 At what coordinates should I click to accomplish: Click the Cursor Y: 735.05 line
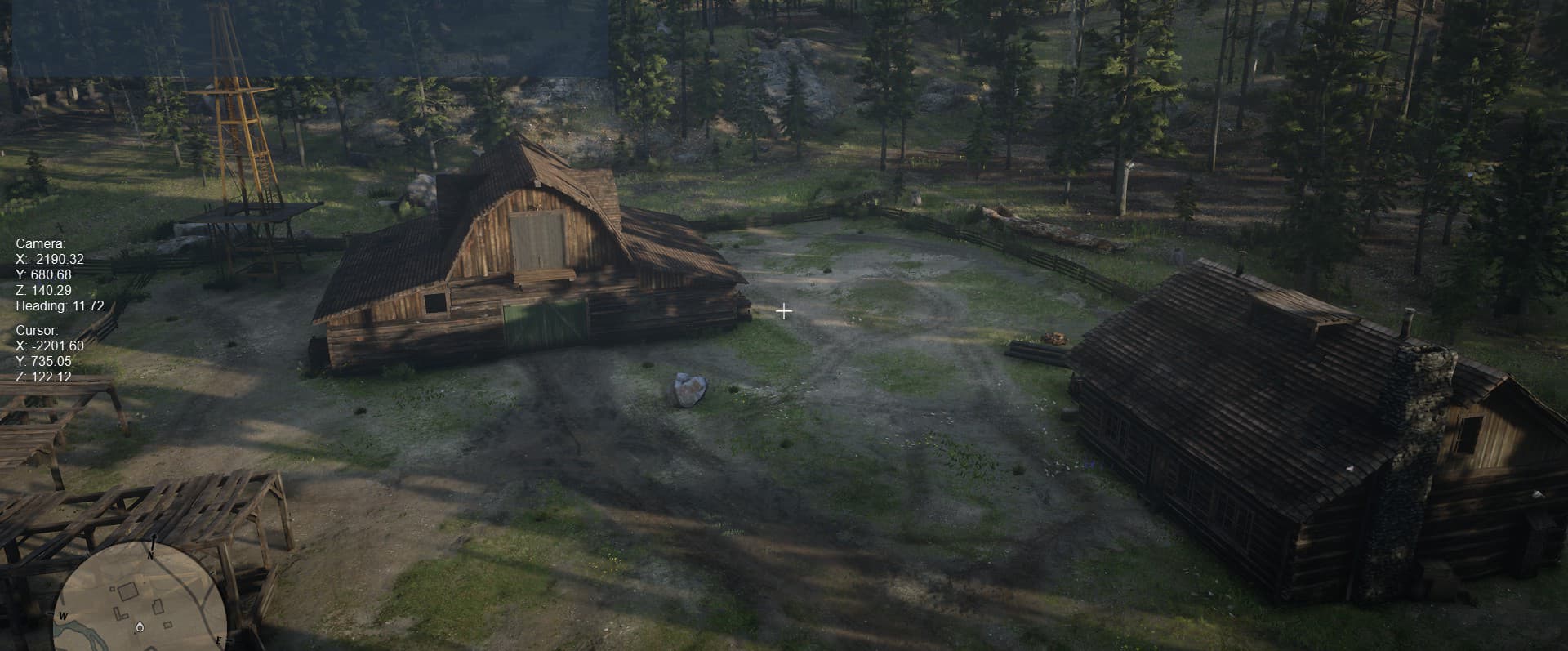pyautogui.click(x=43, y=361)
